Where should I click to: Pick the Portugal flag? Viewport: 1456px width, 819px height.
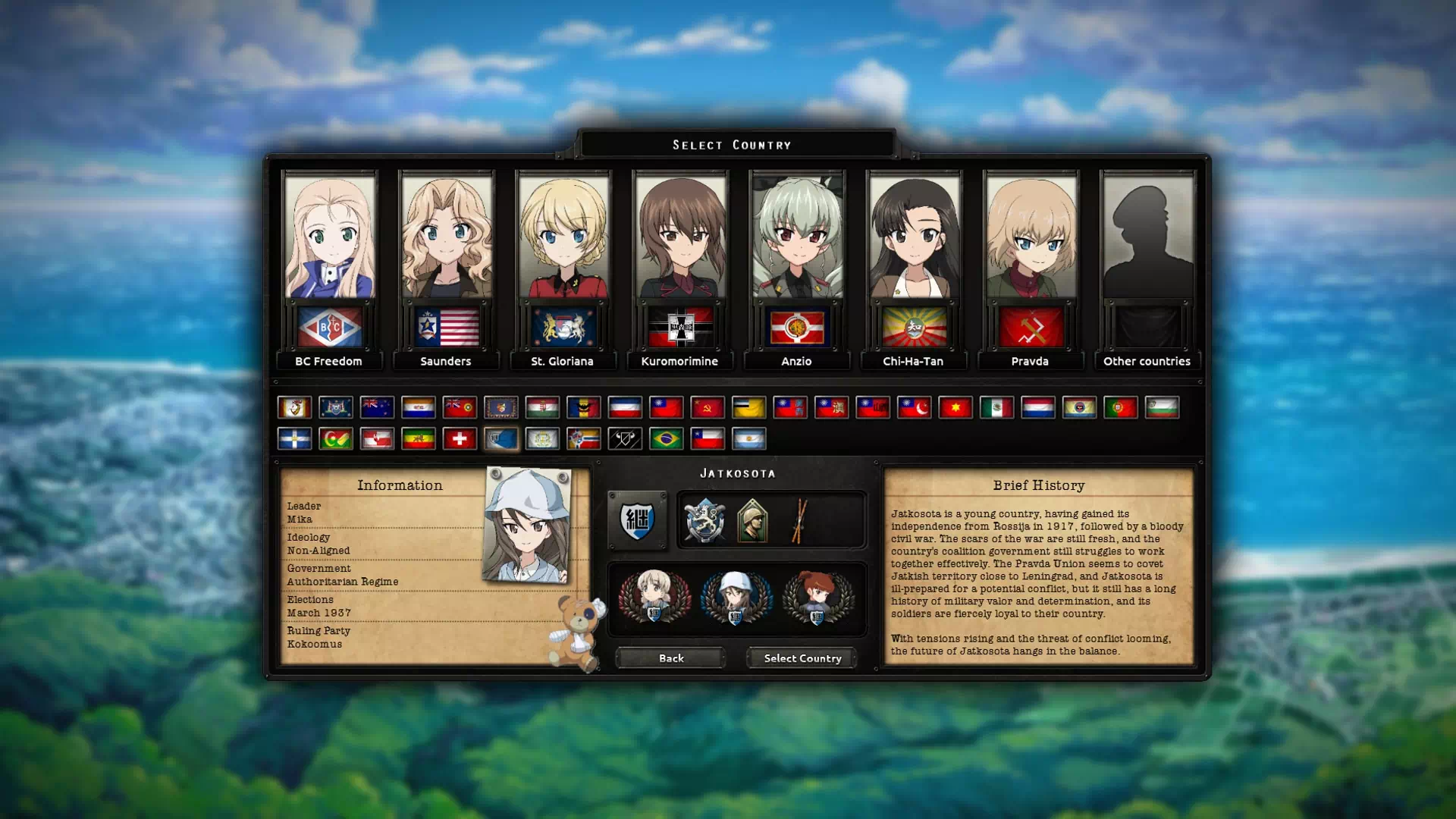point(1120,408)
